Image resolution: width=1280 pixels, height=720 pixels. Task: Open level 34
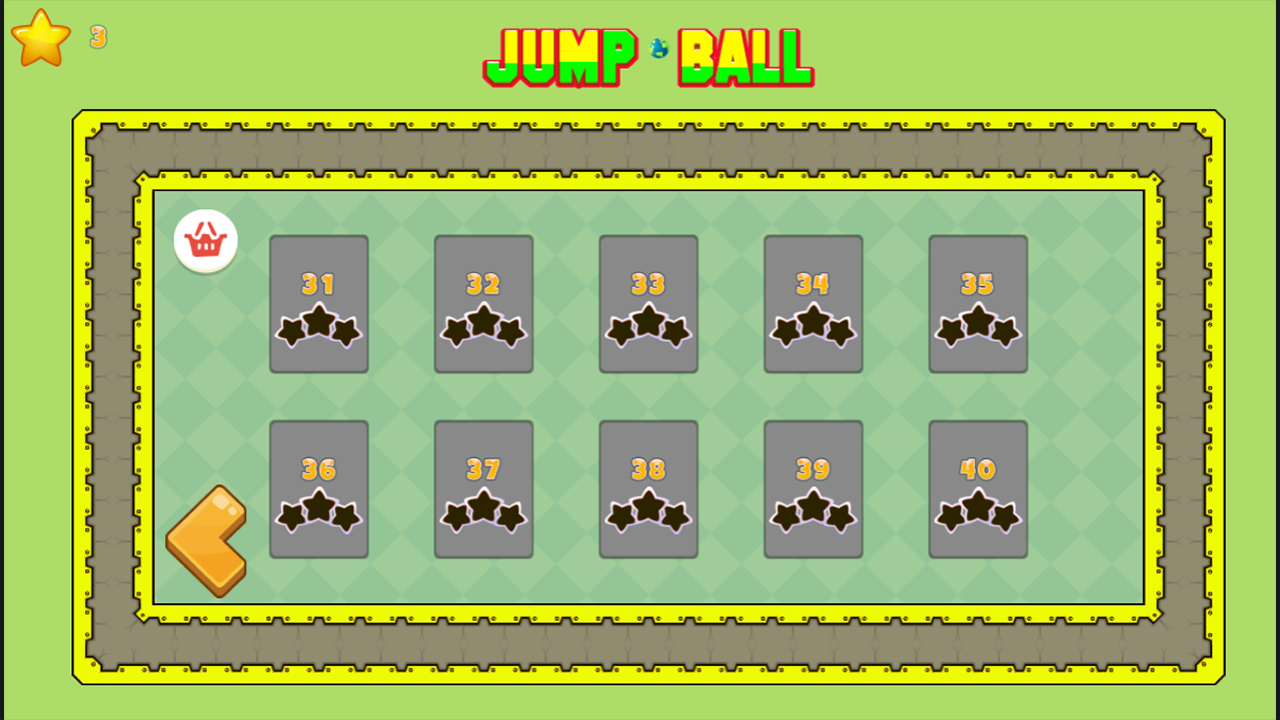[813, 303]
